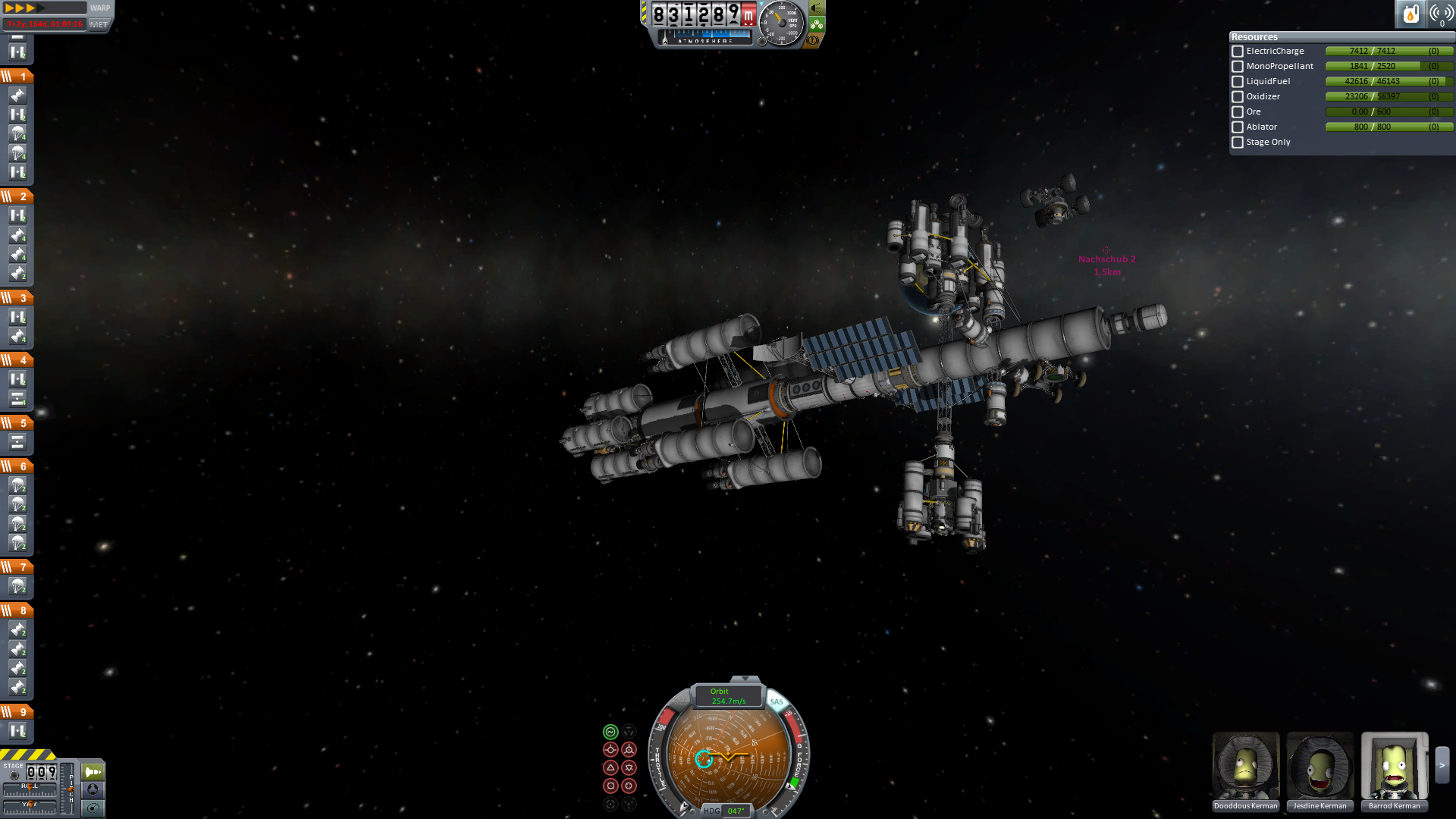Image resolution: width=1456 pixels, height=819 pixels.
Task: Enable the Stage Only checkbox
Action: (x=1238, y=143)
